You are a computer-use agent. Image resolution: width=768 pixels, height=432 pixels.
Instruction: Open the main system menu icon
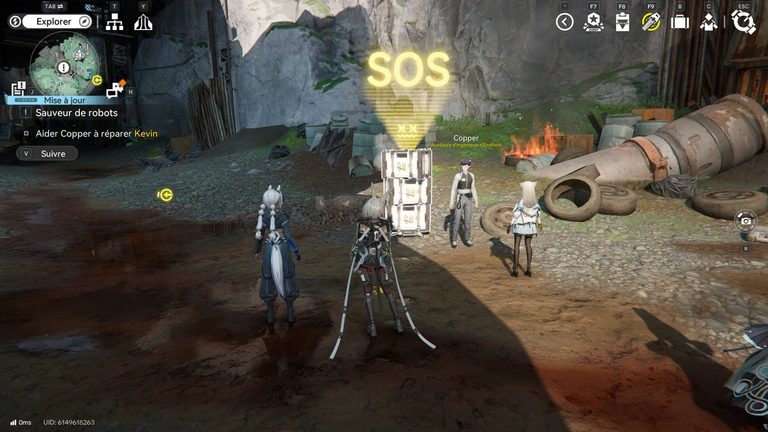point(742,22)
